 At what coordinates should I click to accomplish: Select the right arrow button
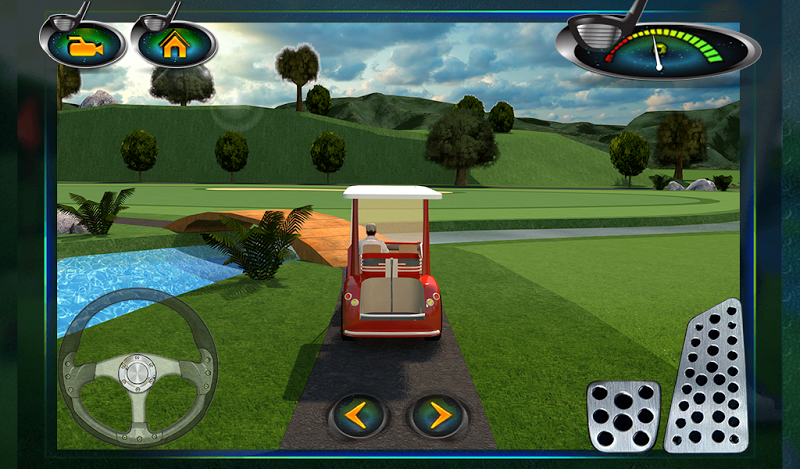coord(438,414)
